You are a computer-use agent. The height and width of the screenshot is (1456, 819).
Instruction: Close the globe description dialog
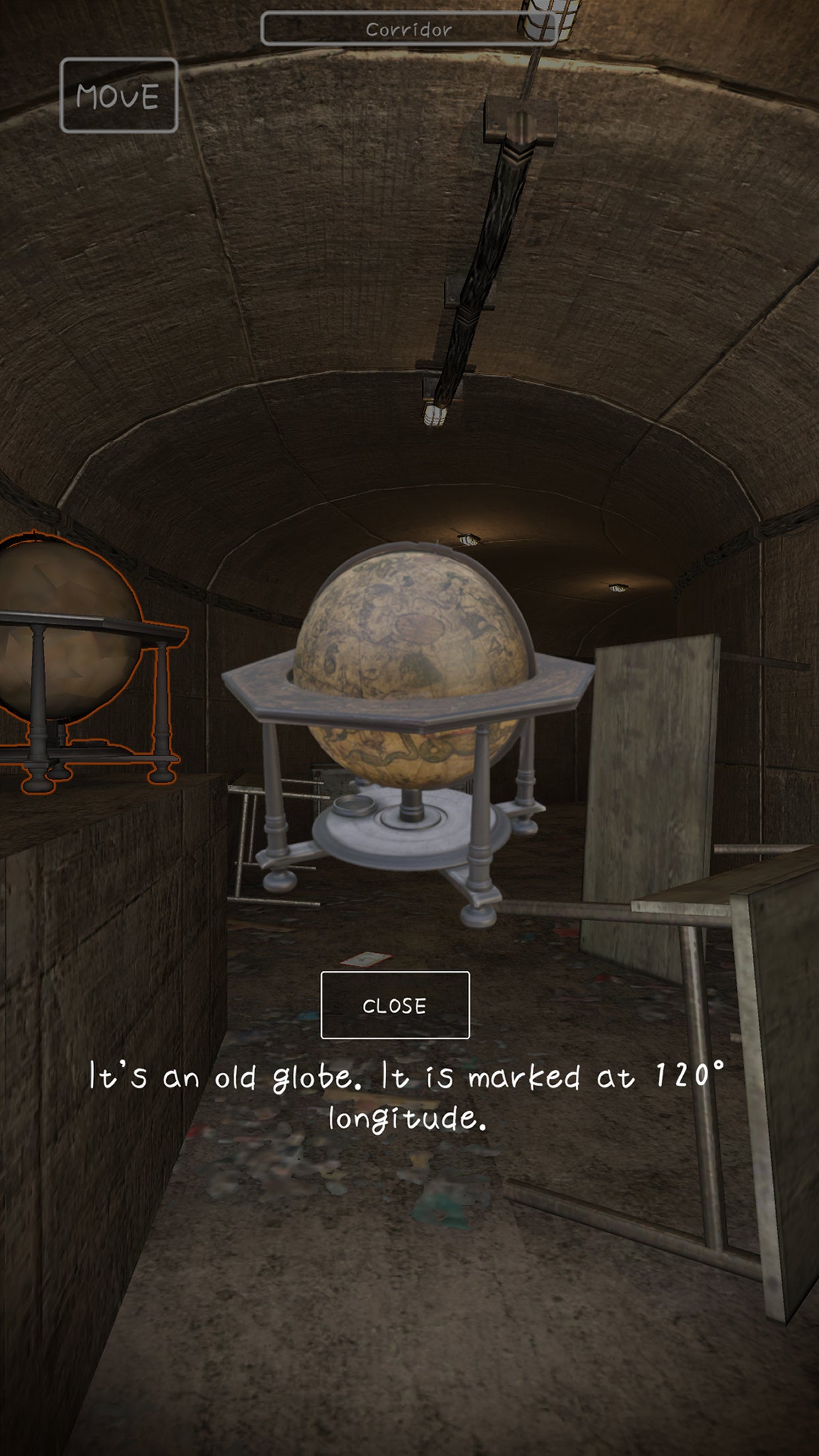(394, 1005)
